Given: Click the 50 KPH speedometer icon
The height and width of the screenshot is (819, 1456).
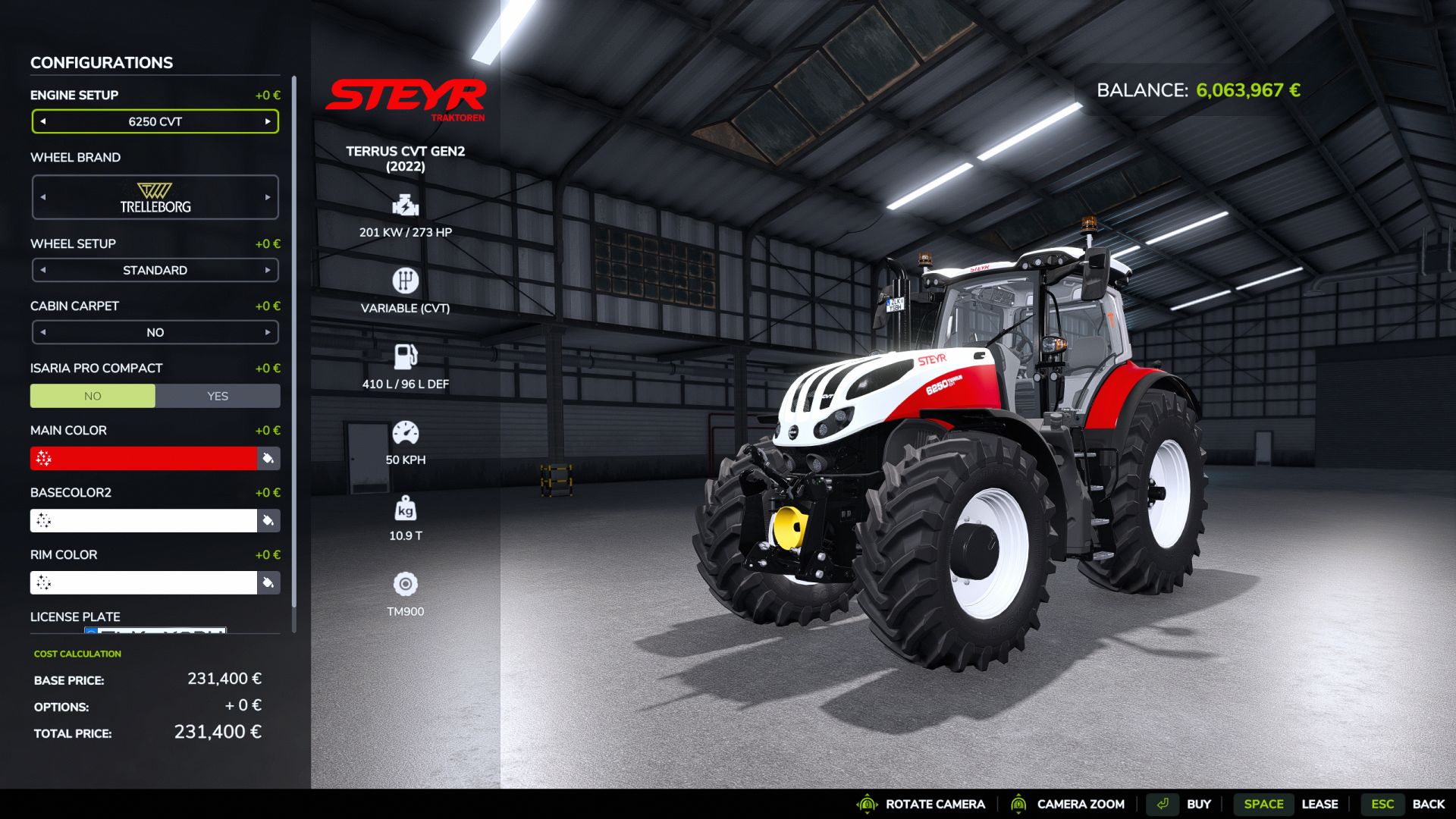Looking at the screenshot, I should click(x=405, y=432).
